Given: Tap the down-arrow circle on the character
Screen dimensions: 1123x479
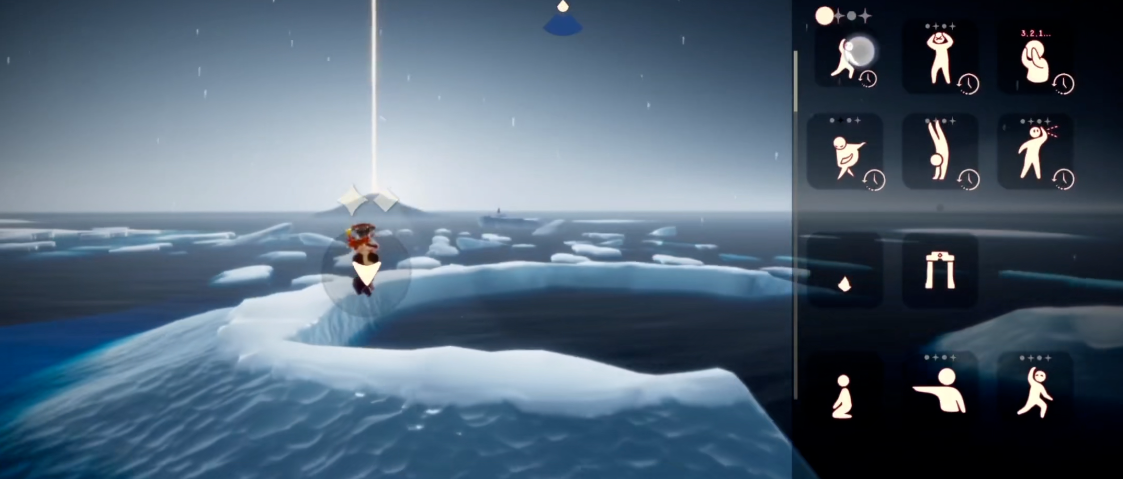Looking at the screenshot, I should coord(367,272).
